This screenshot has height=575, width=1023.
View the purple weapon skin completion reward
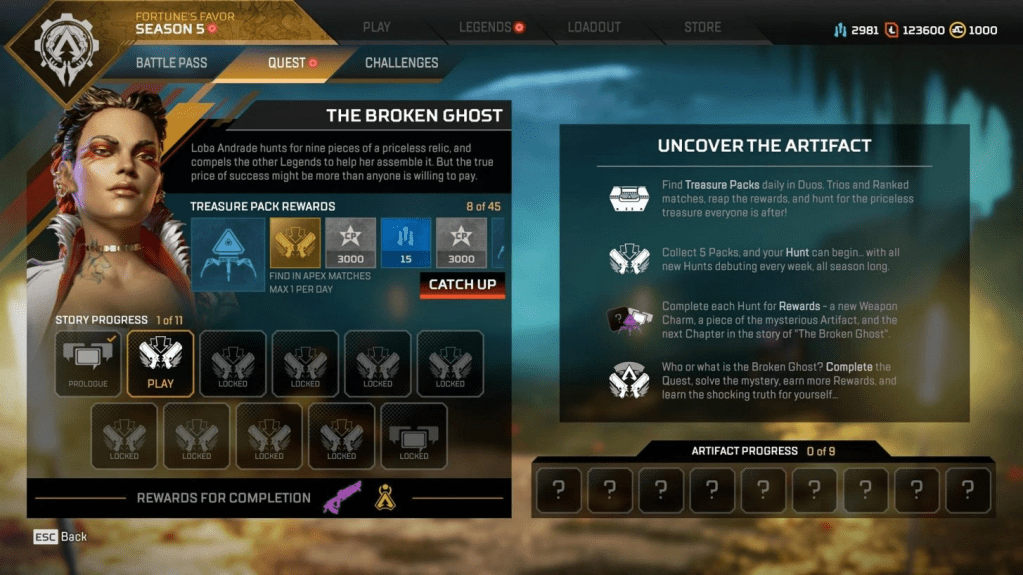(342, 497)
